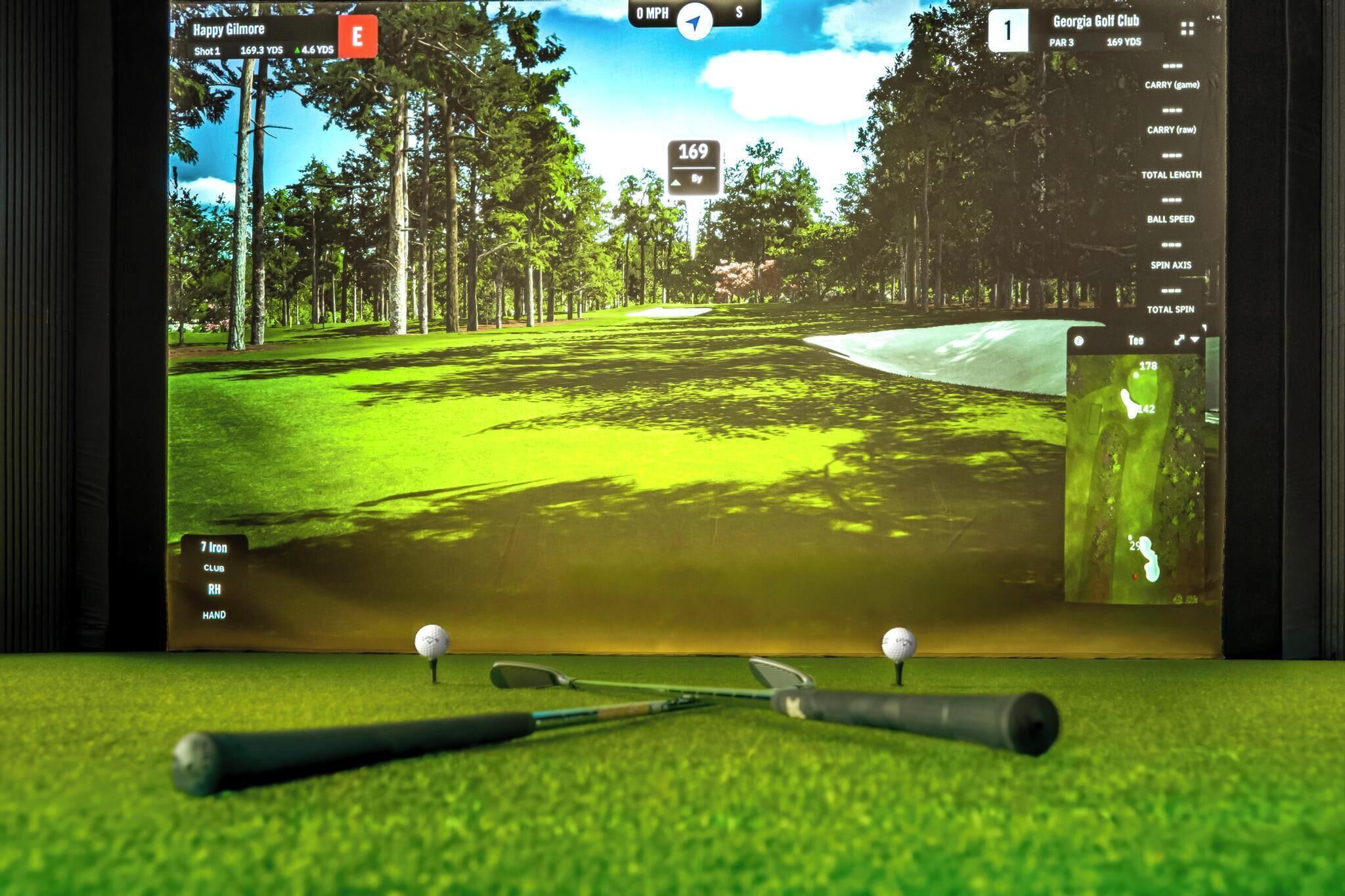Image resolution: width=1345 pixels, height=896 pixels.
Task: Change the 7 Iron club selection
Action: [x=214, y=548]
